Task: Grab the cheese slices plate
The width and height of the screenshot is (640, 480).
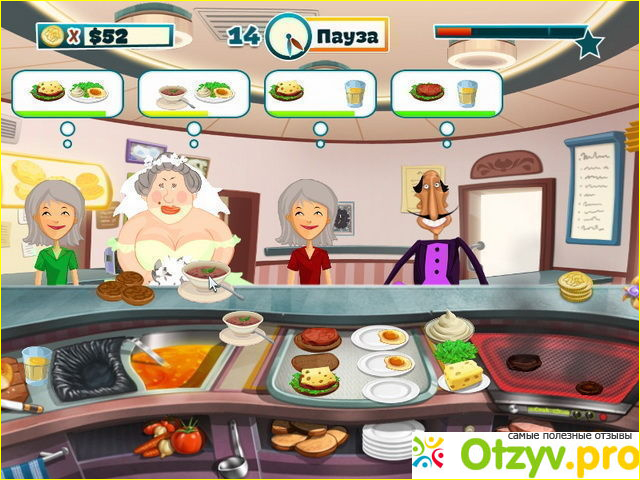Action: coord(463,376)
